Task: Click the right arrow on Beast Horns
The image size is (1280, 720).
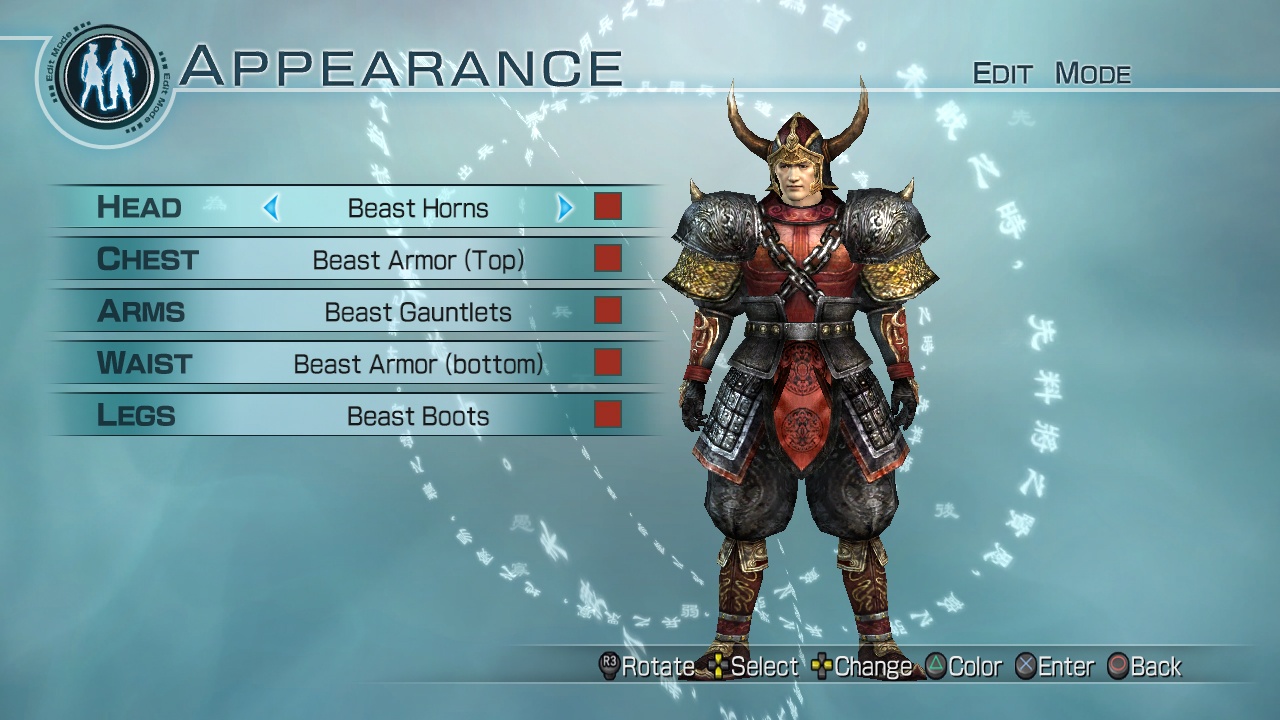Action: click(x=564, y=208)
